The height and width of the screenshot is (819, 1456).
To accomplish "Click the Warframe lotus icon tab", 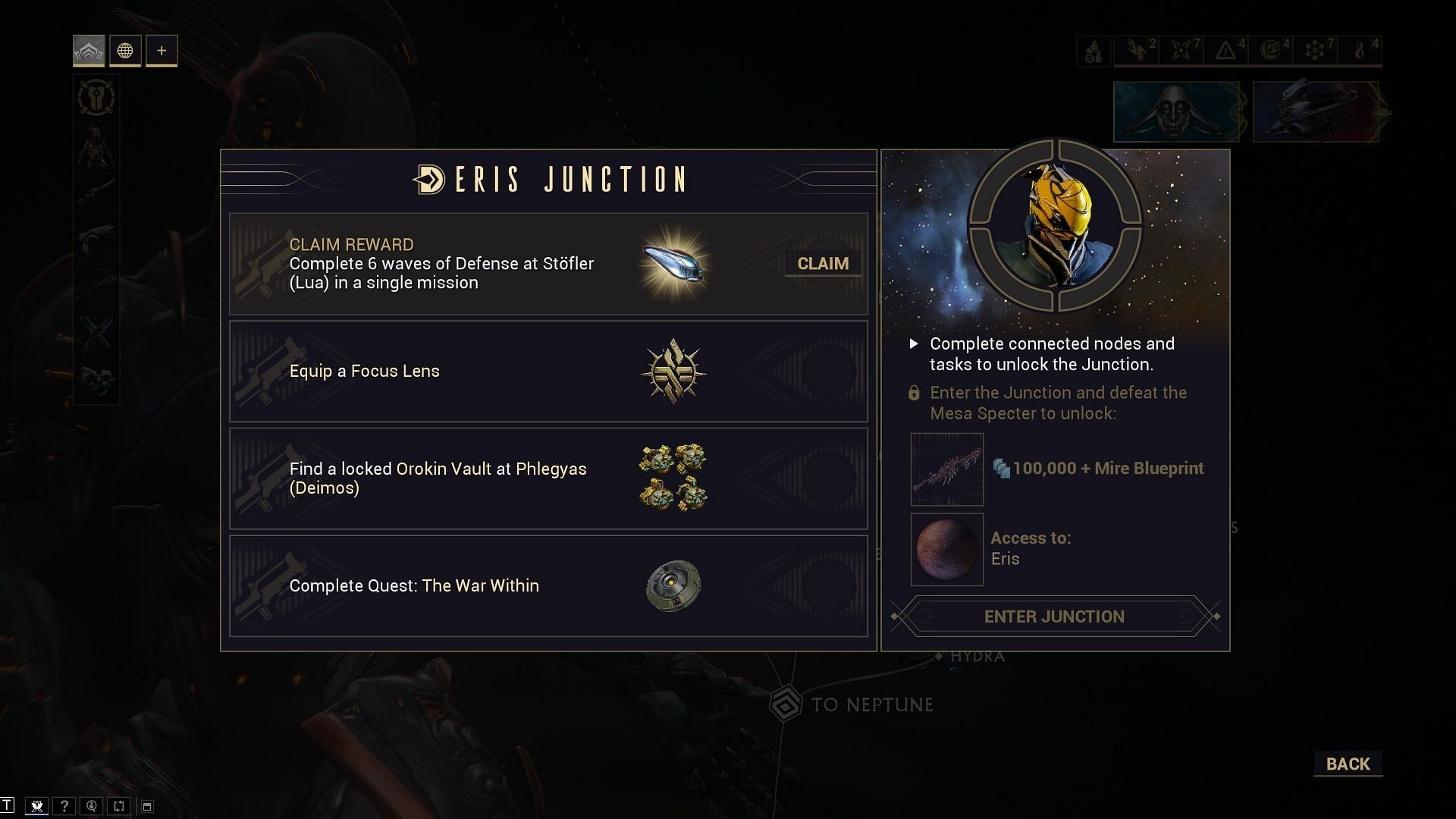I will 89,51.
